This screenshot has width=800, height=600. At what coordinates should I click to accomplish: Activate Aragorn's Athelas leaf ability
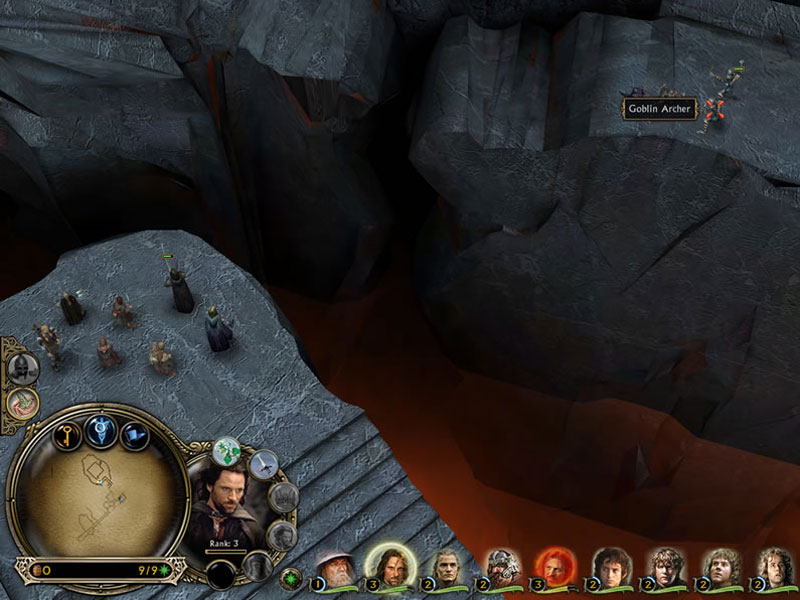coord(229,453)
